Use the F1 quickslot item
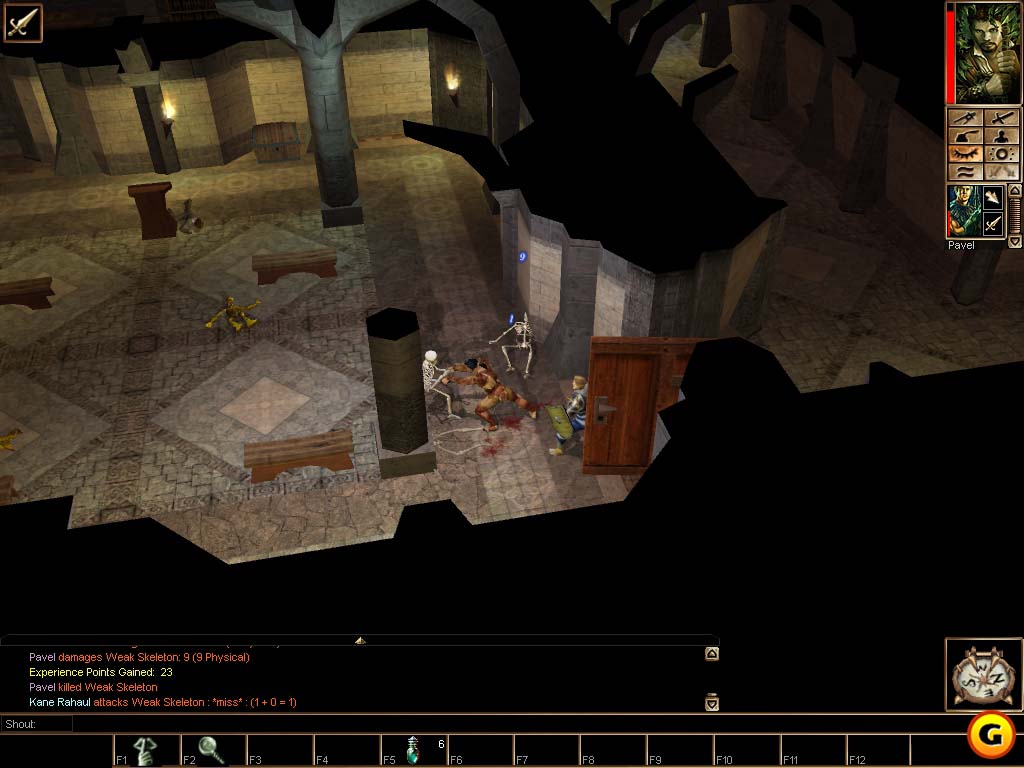Screen dimensions: 1024x768 146,749
